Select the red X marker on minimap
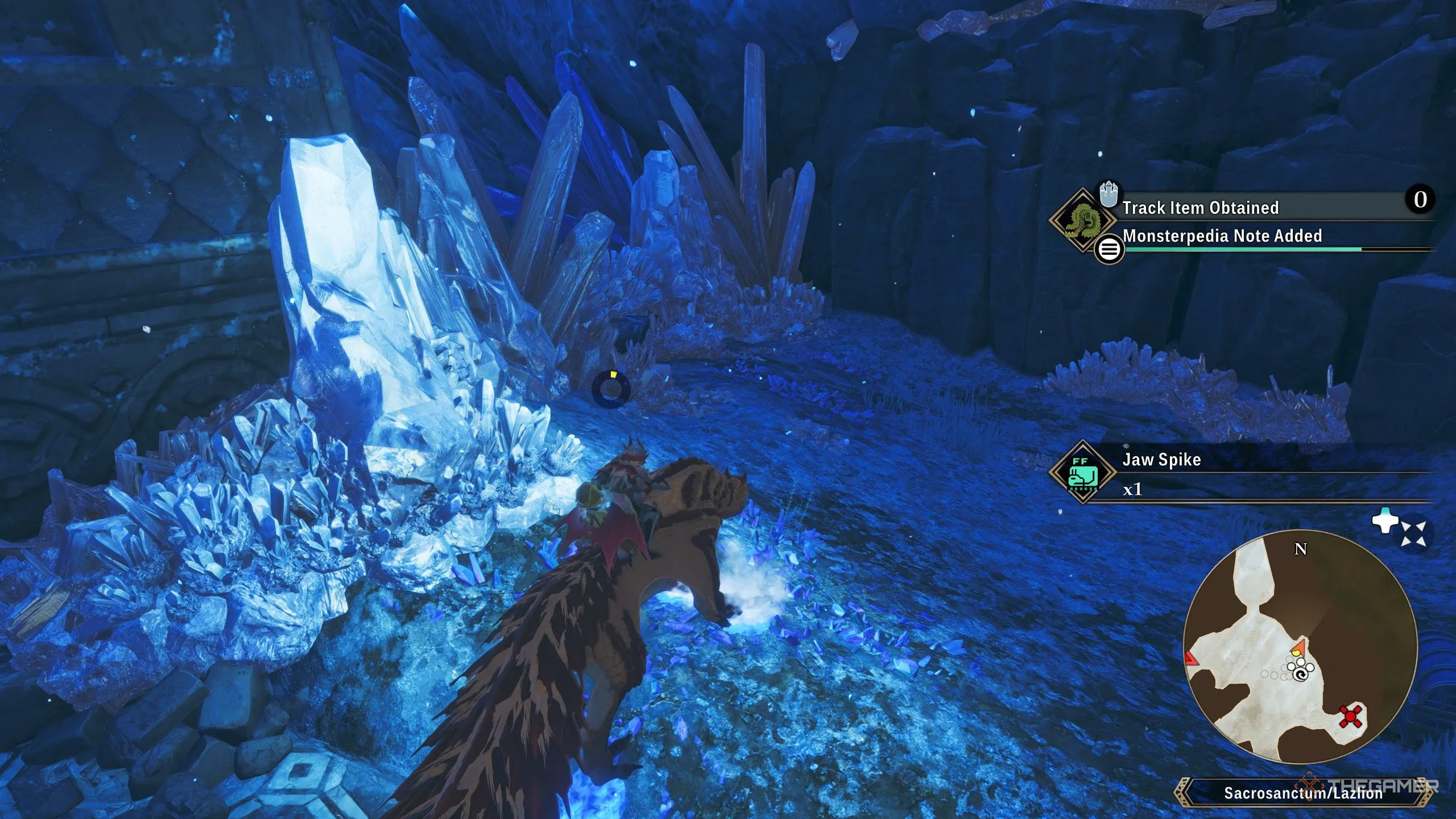 [1350, 717]
